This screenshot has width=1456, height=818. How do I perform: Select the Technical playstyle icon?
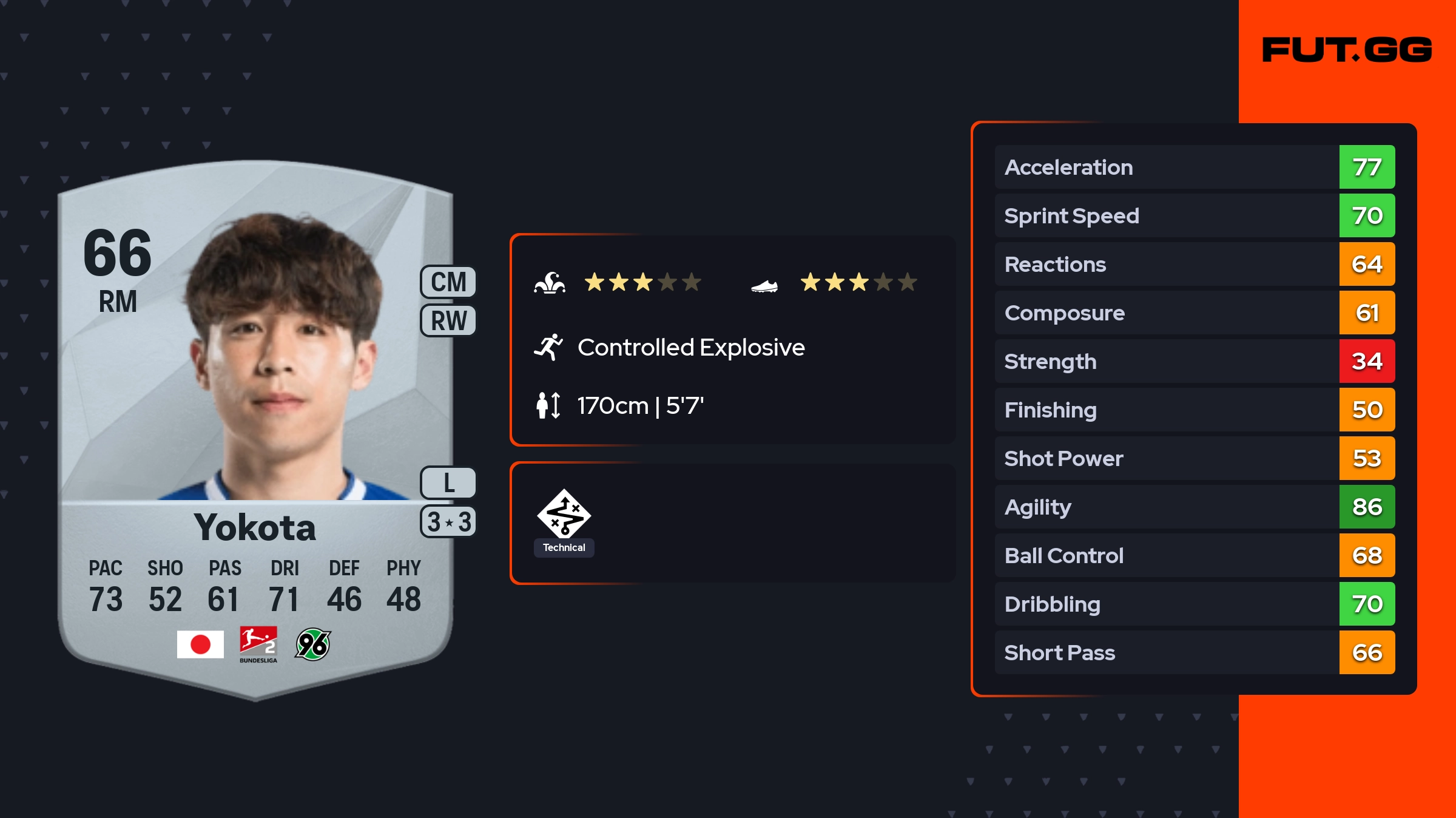(x=564, y=515)
